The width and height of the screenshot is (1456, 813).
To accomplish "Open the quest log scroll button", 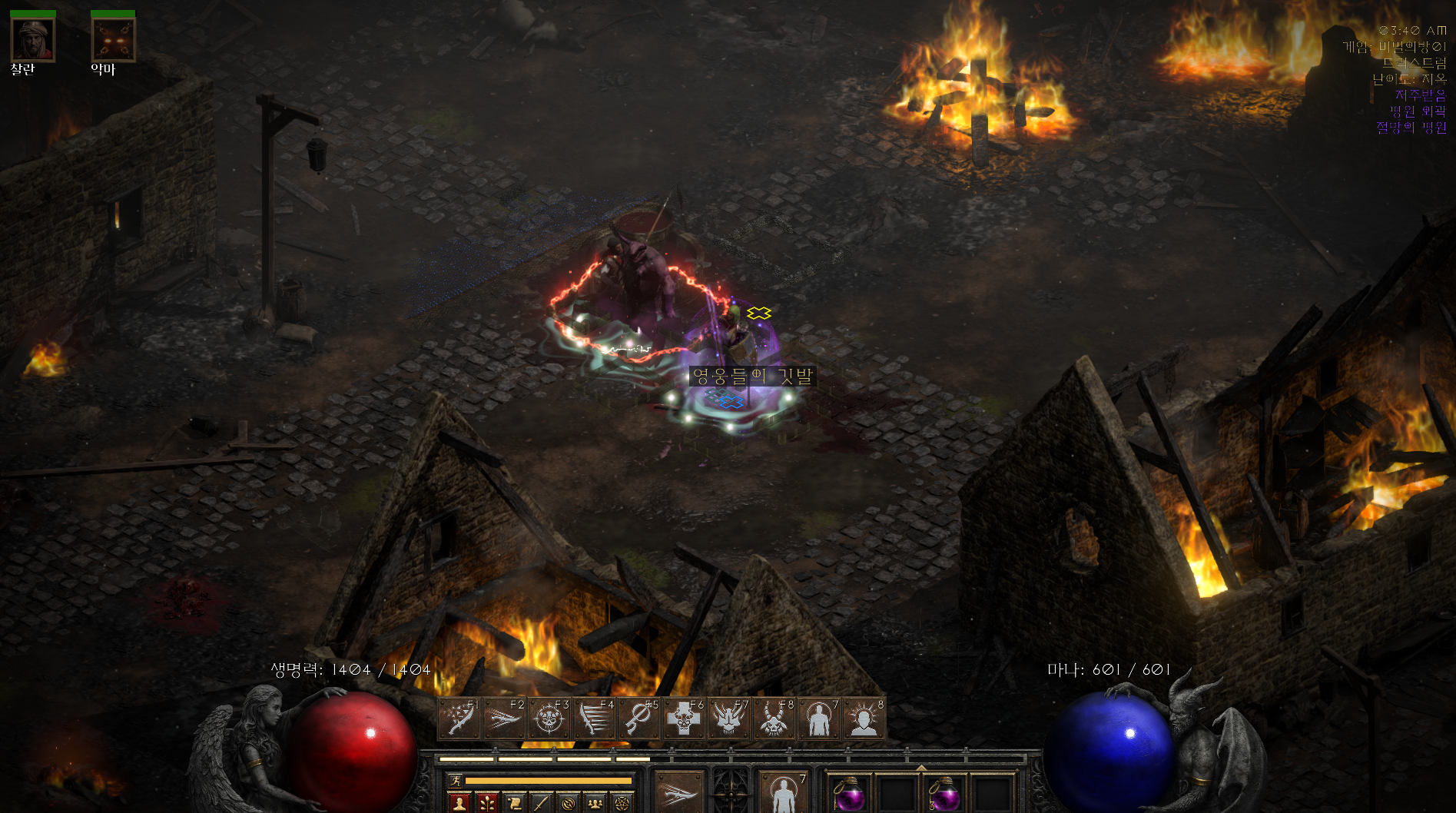I will coord(514,804).
